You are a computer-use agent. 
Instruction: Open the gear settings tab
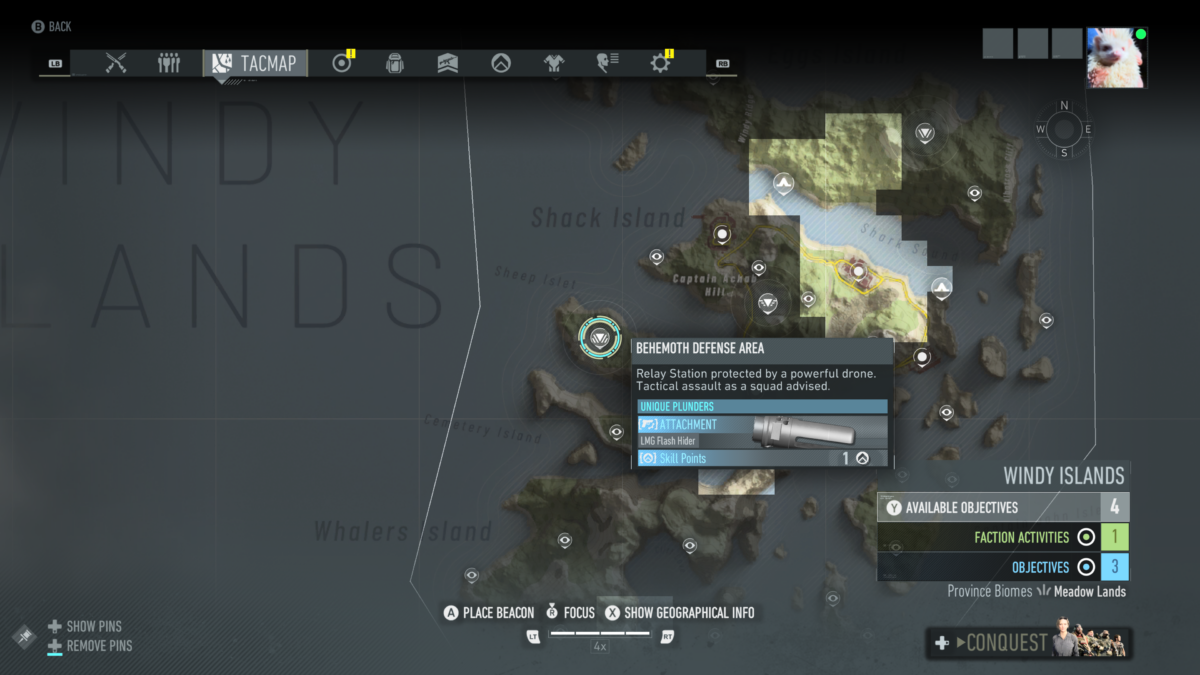point(660,63)
